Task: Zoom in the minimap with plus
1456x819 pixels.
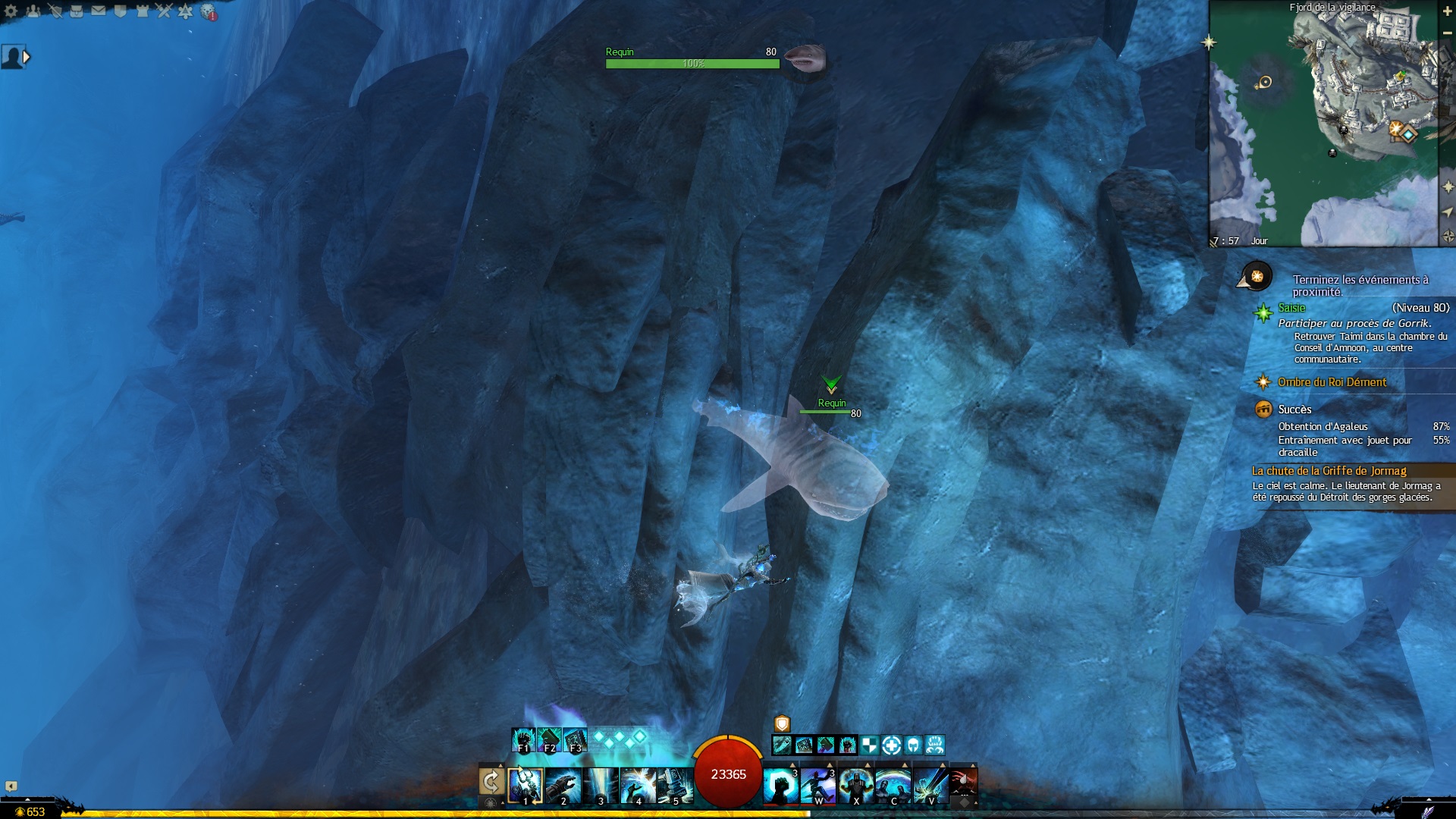Action: [1447, 10]
